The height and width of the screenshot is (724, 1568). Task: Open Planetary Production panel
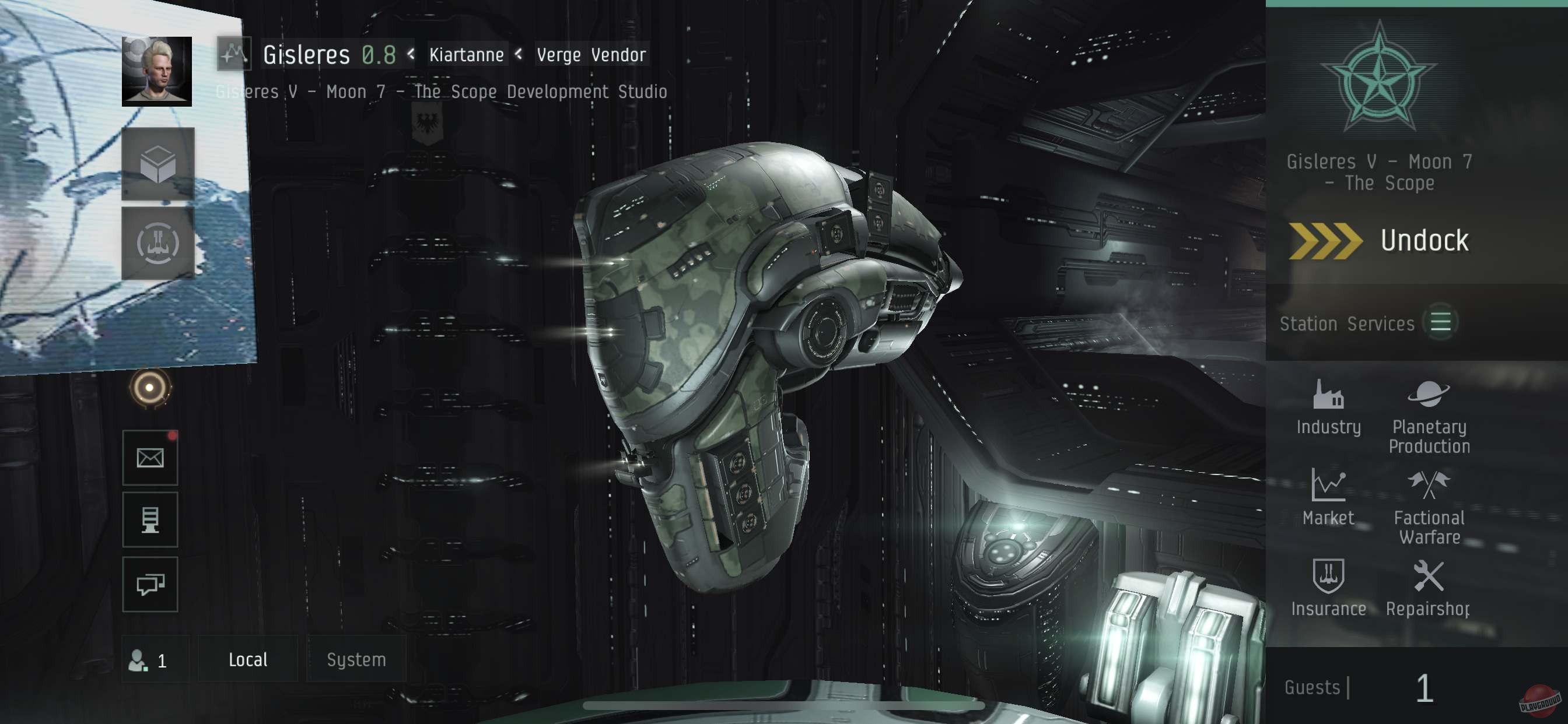1428,409
